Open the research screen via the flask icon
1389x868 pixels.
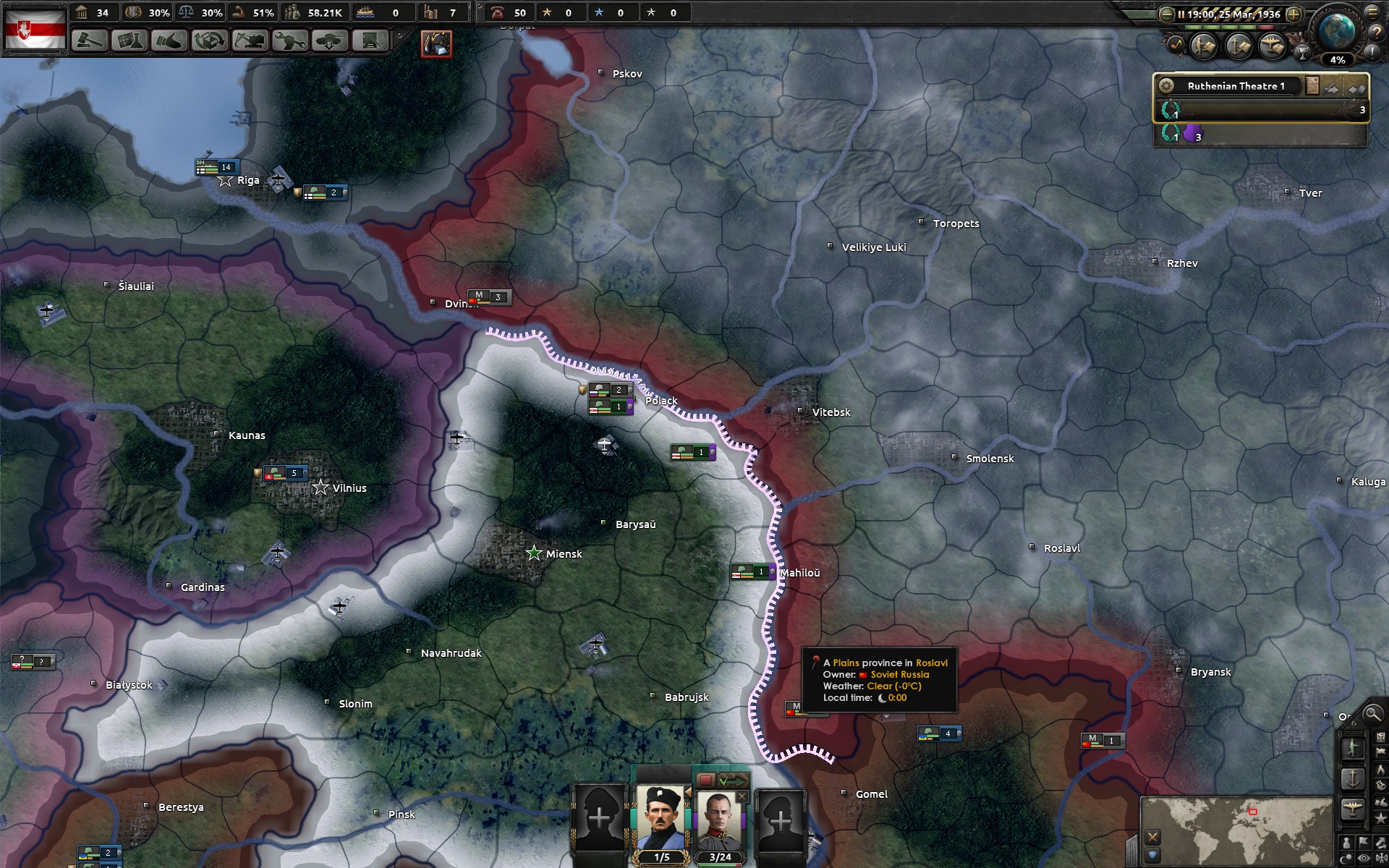click(131, 42)
